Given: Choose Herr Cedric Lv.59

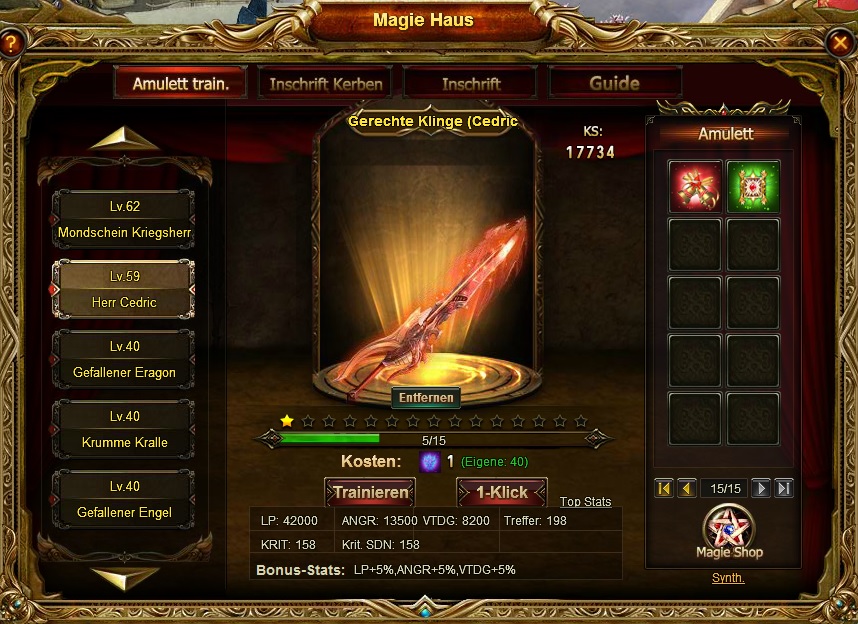Looking at the screenshot, I should (124, 290).
